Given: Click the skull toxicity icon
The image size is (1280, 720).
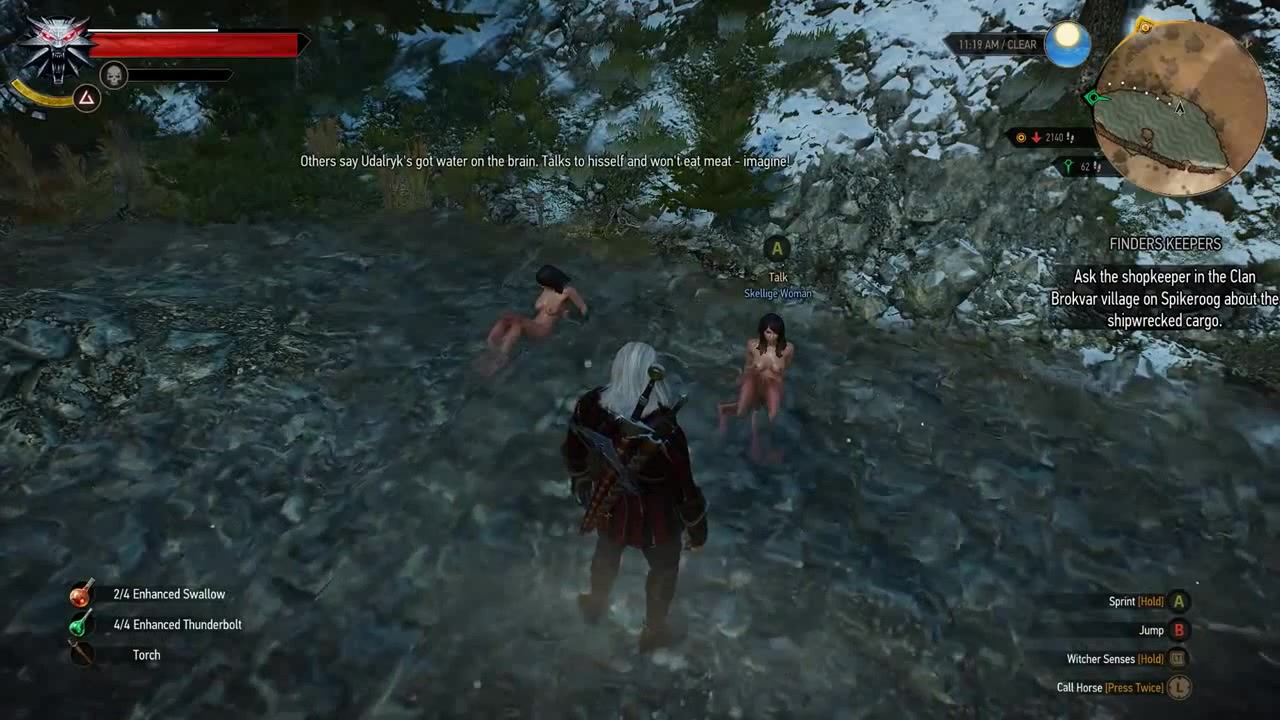Looking at the screenshot, I should (114, 75).
